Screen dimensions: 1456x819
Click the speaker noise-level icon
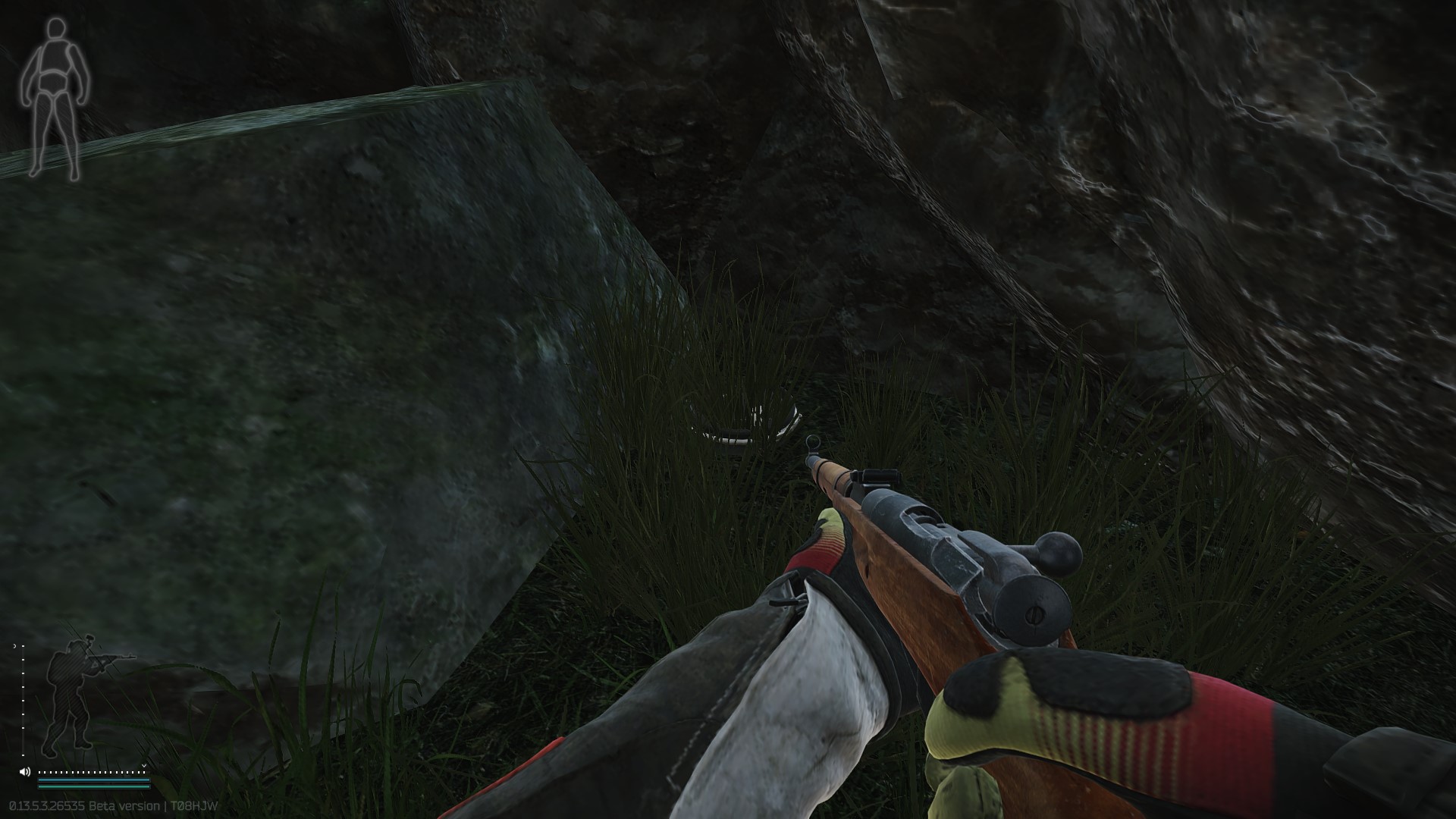(25, 772)
